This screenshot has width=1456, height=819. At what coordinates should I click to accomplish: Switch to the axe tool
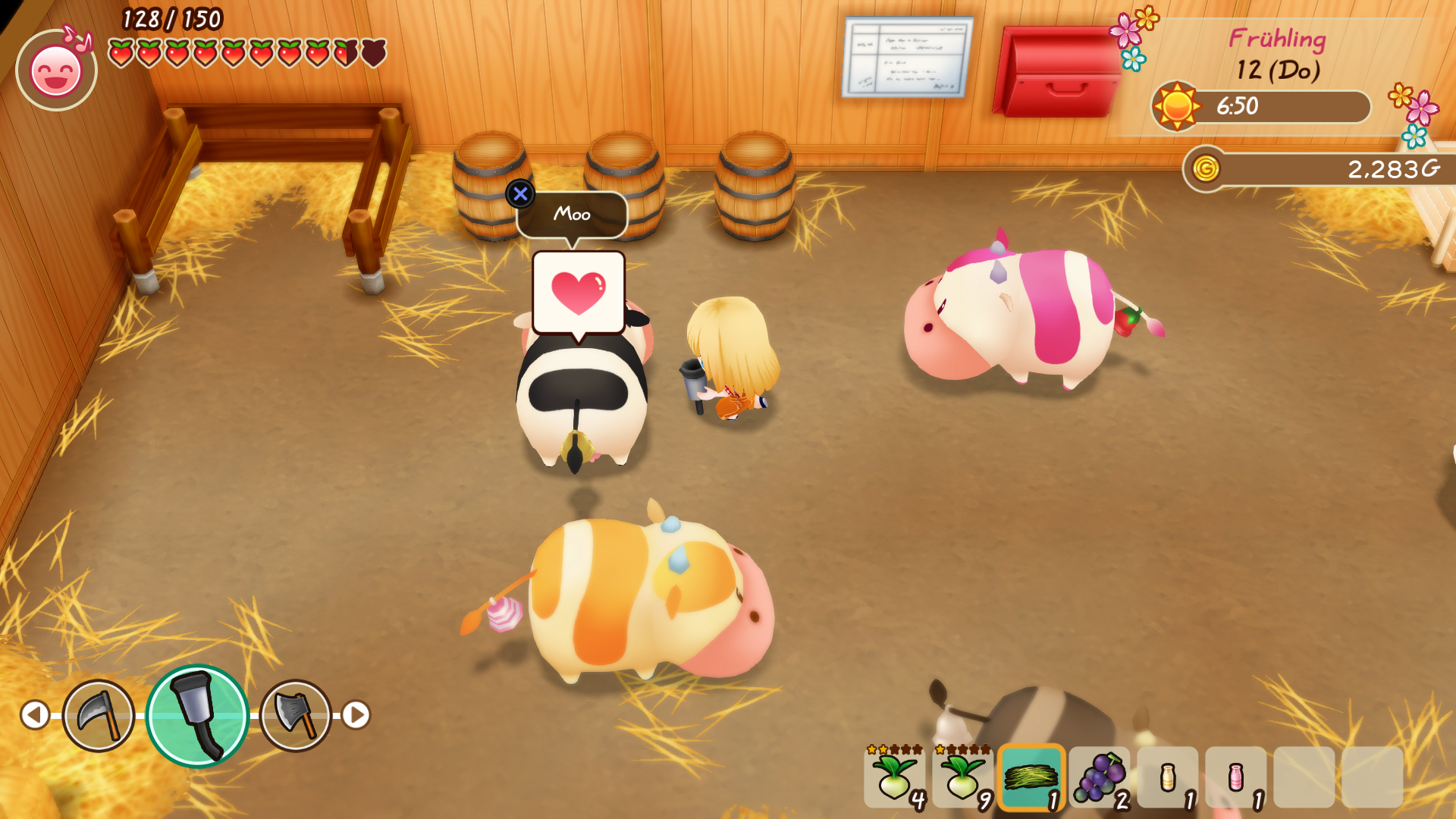point(296,715)
